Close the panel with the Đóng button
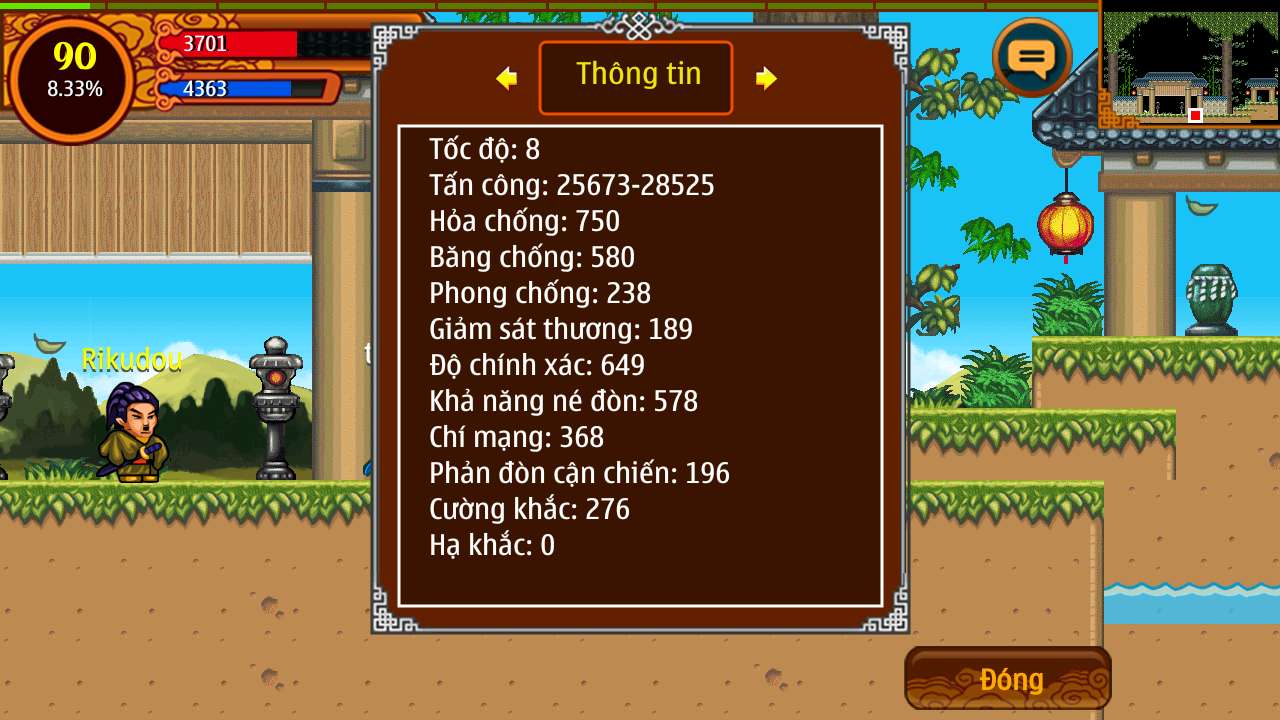 click(x=1008, y=679)
